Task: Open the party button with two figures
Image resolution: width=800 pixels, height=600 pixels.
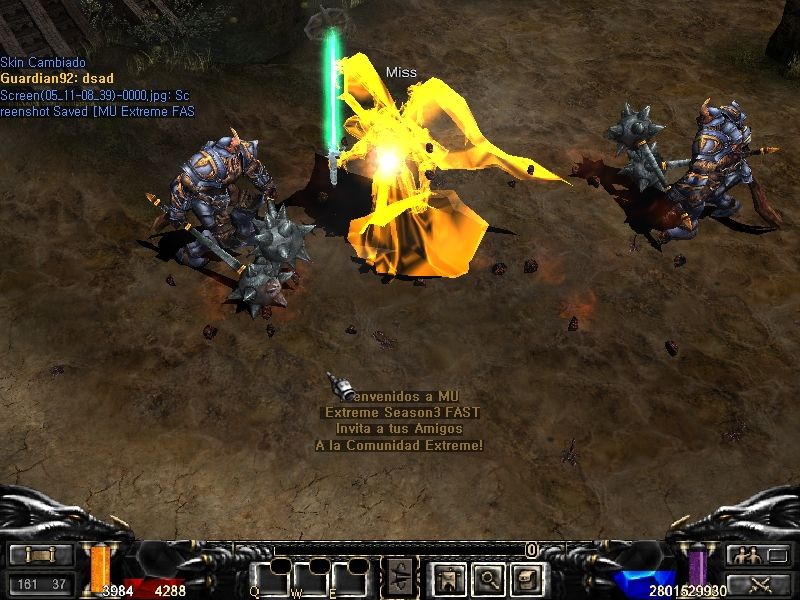Action: (x=758, y=556)
